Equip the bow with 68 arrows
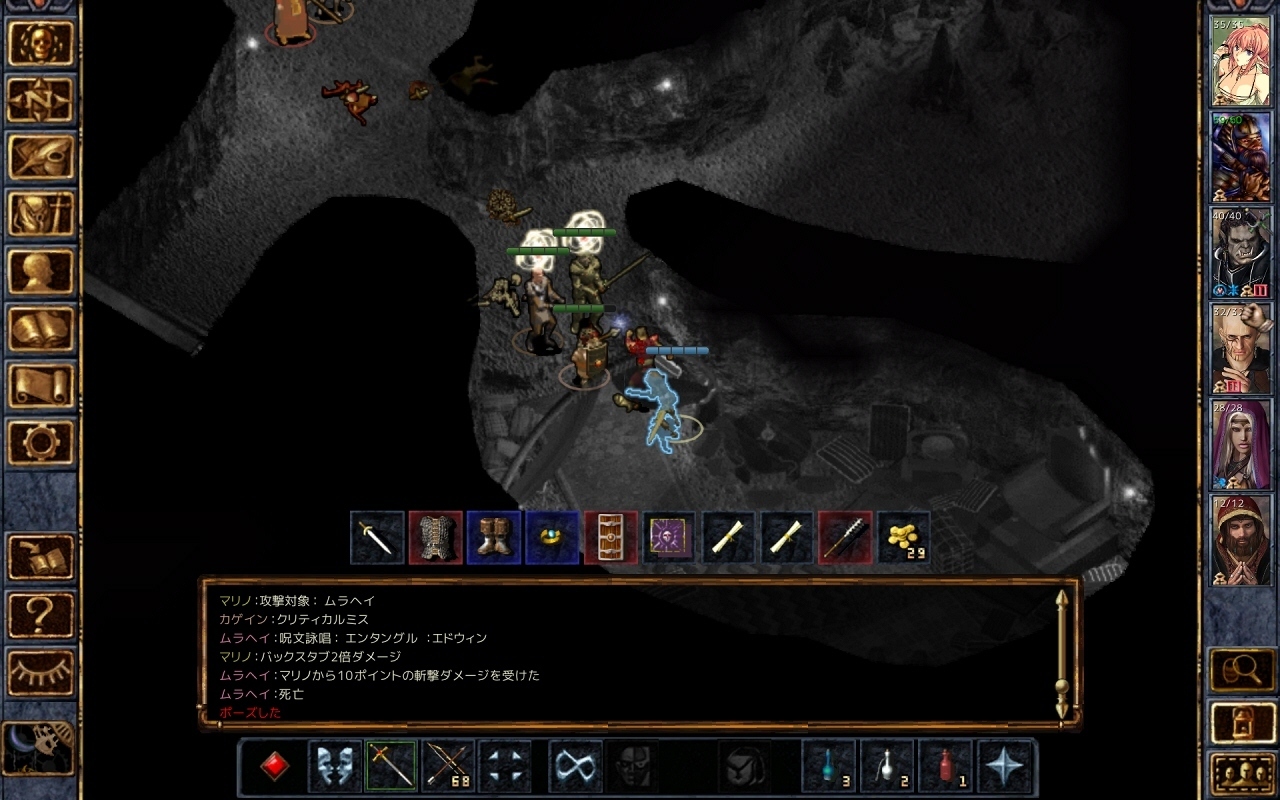Viewport: 1280px width, 800px height. [449, 766]
